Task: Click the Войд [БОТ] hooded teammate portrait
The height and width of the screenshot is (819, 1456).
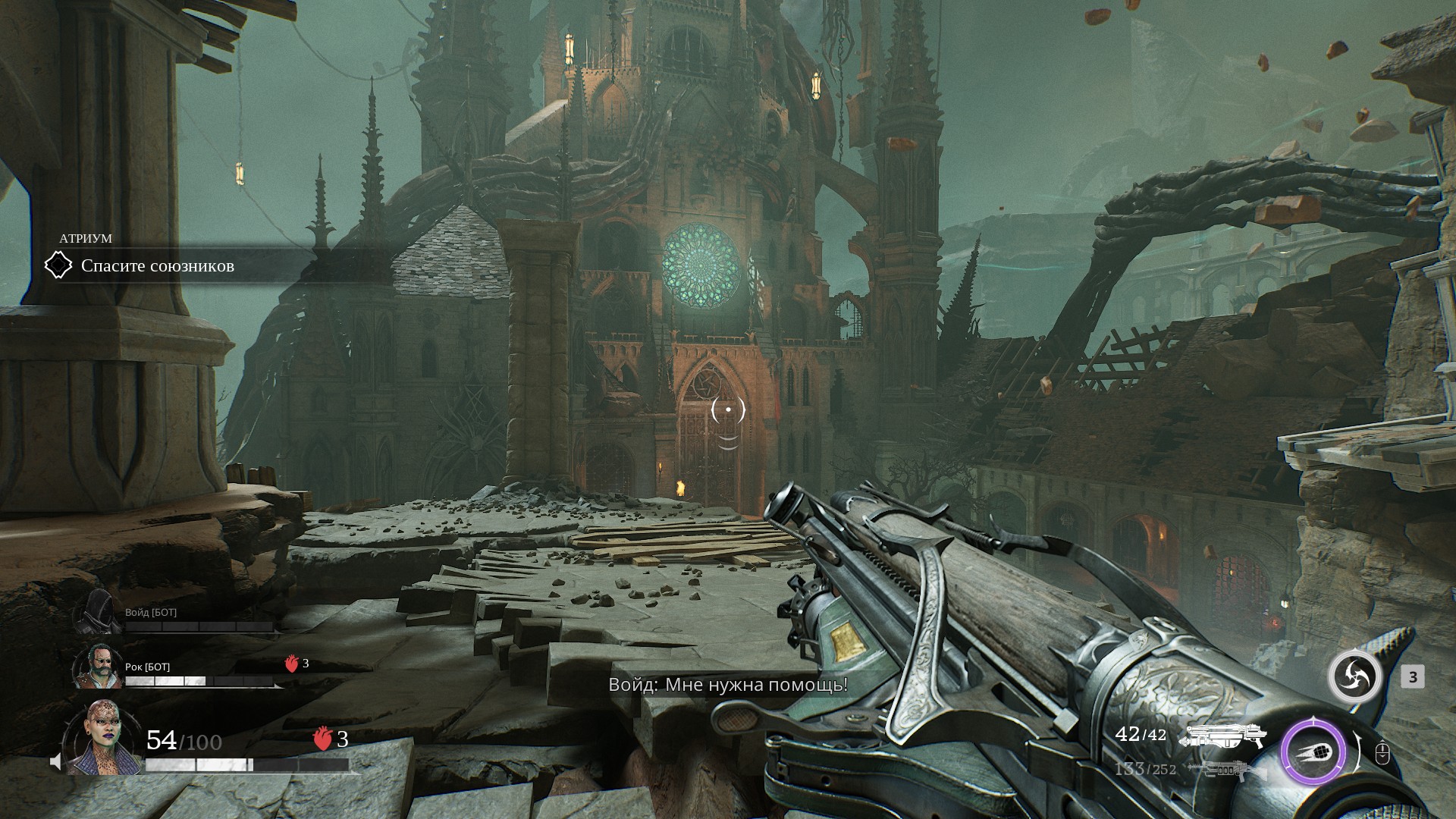Action: (96, 611)
